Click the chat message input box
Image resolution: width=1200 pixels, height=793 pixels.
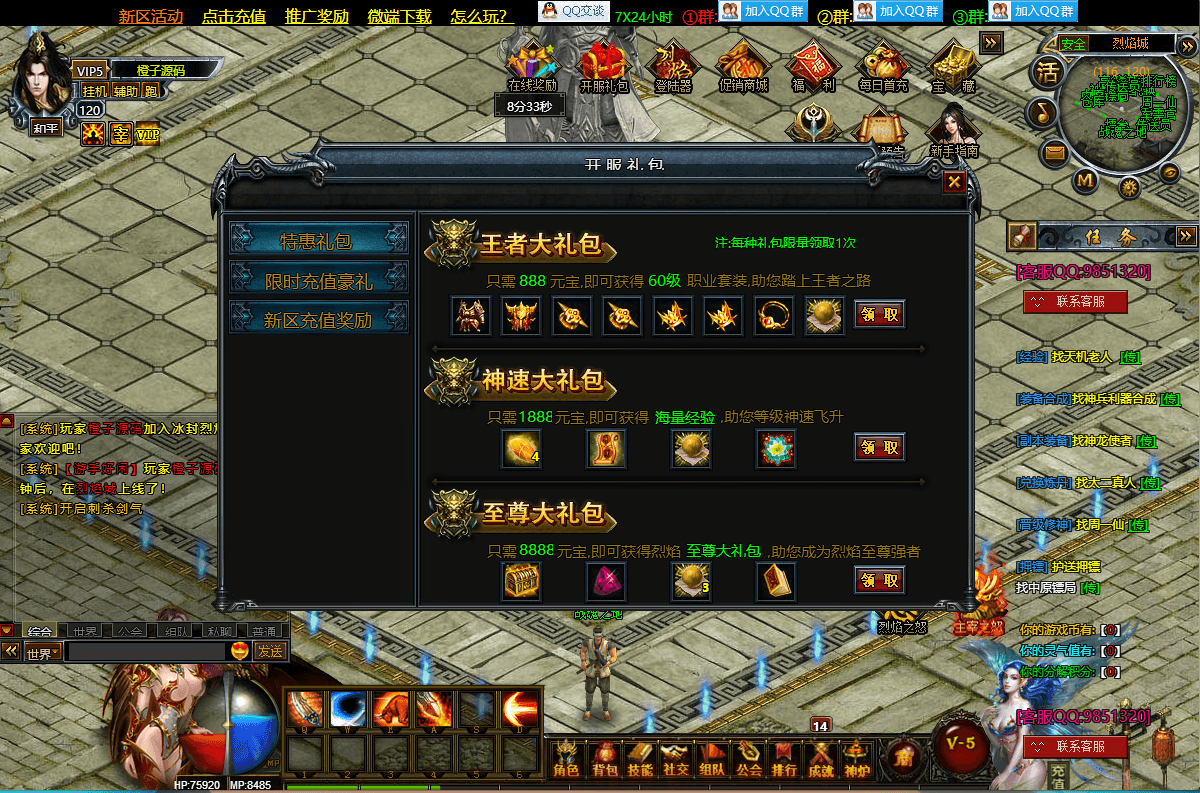click(x=145, y=651)
